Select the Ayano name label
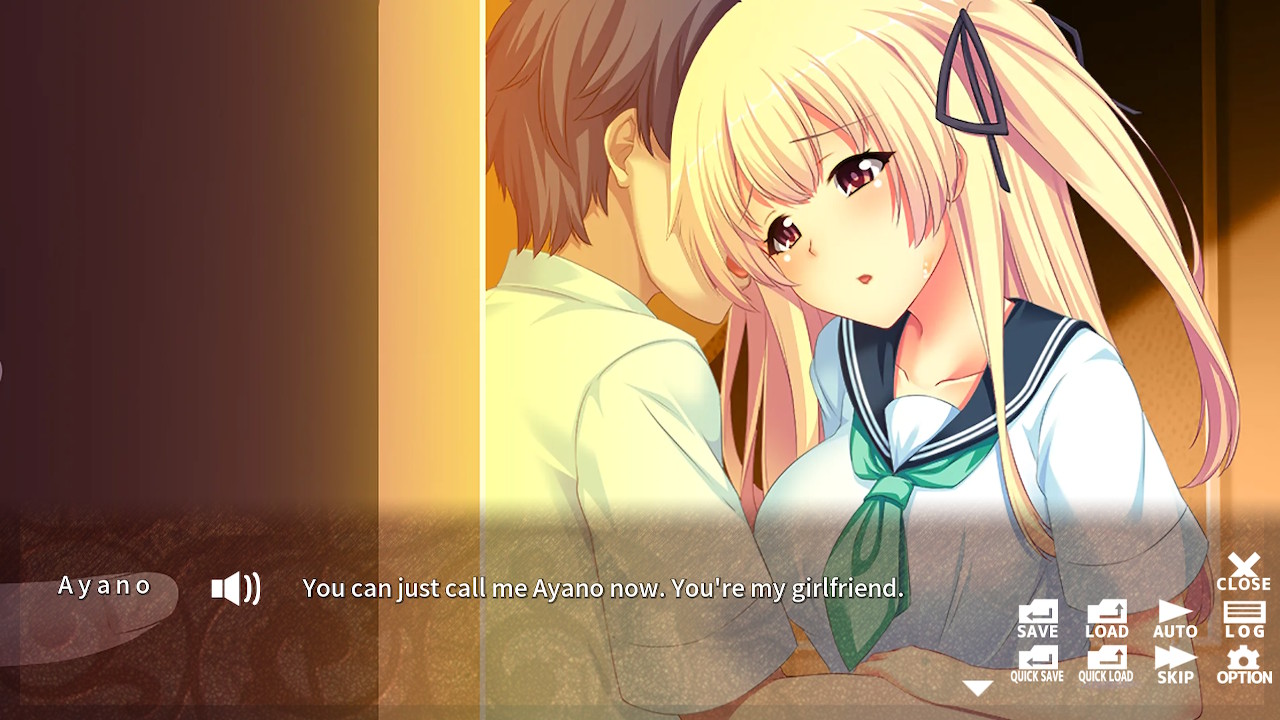1280x720 pixels. pyautogui.click(x=105, y=585)
